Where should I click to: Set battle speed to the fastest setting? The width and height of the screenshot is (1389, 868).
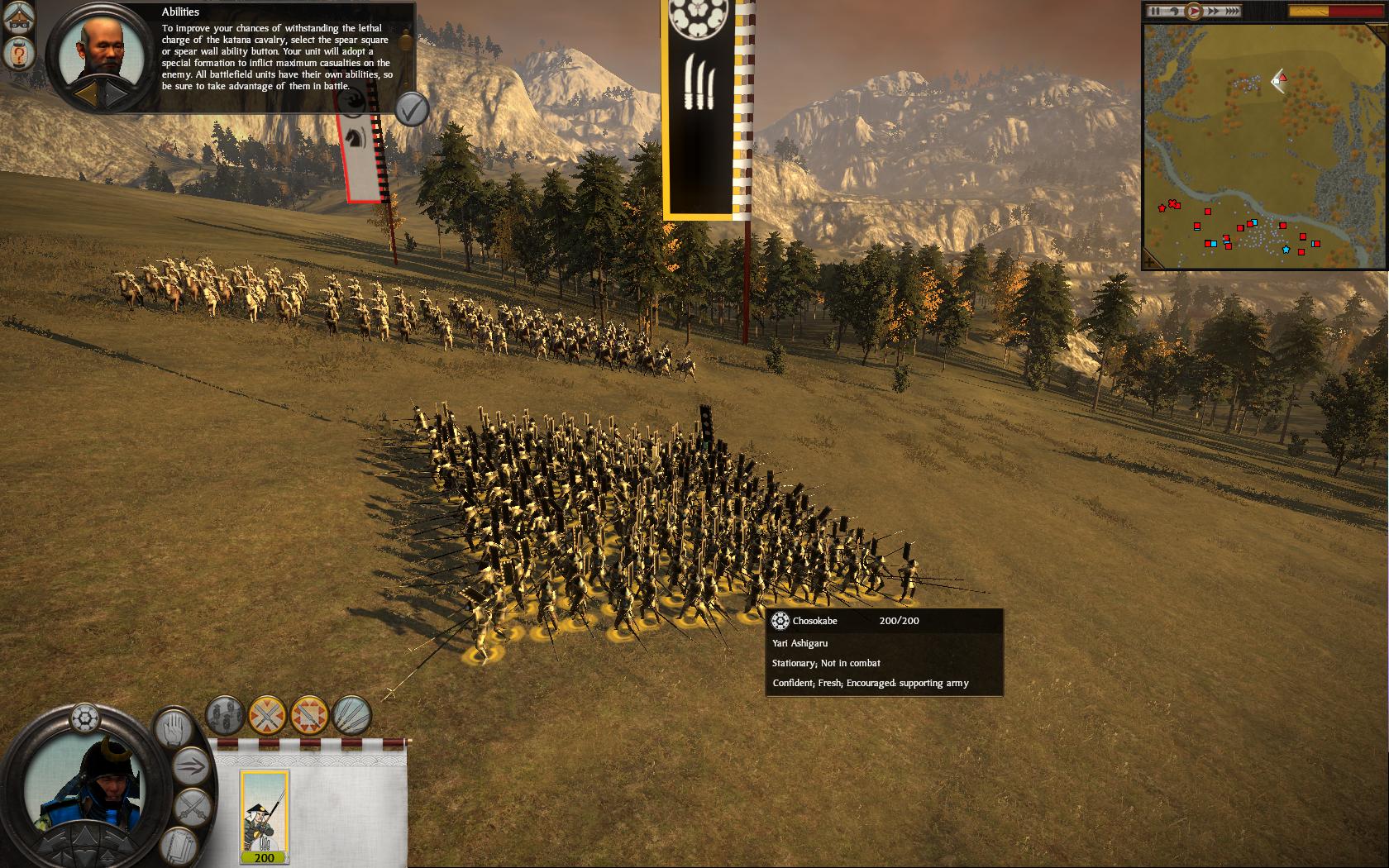[1231, 12]
